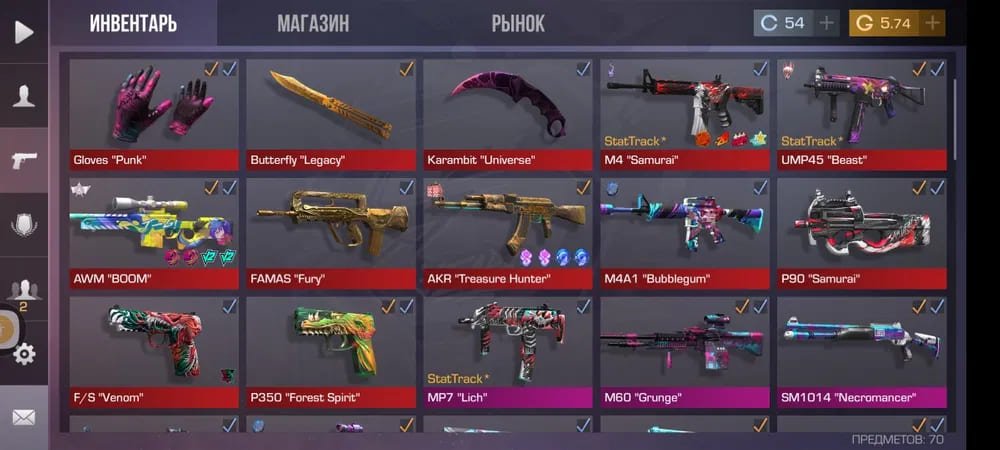Choose the Butterfly "Legacy" knife
The width and height of the screenshot is (1000, 450).
click(x=331, y=113)
